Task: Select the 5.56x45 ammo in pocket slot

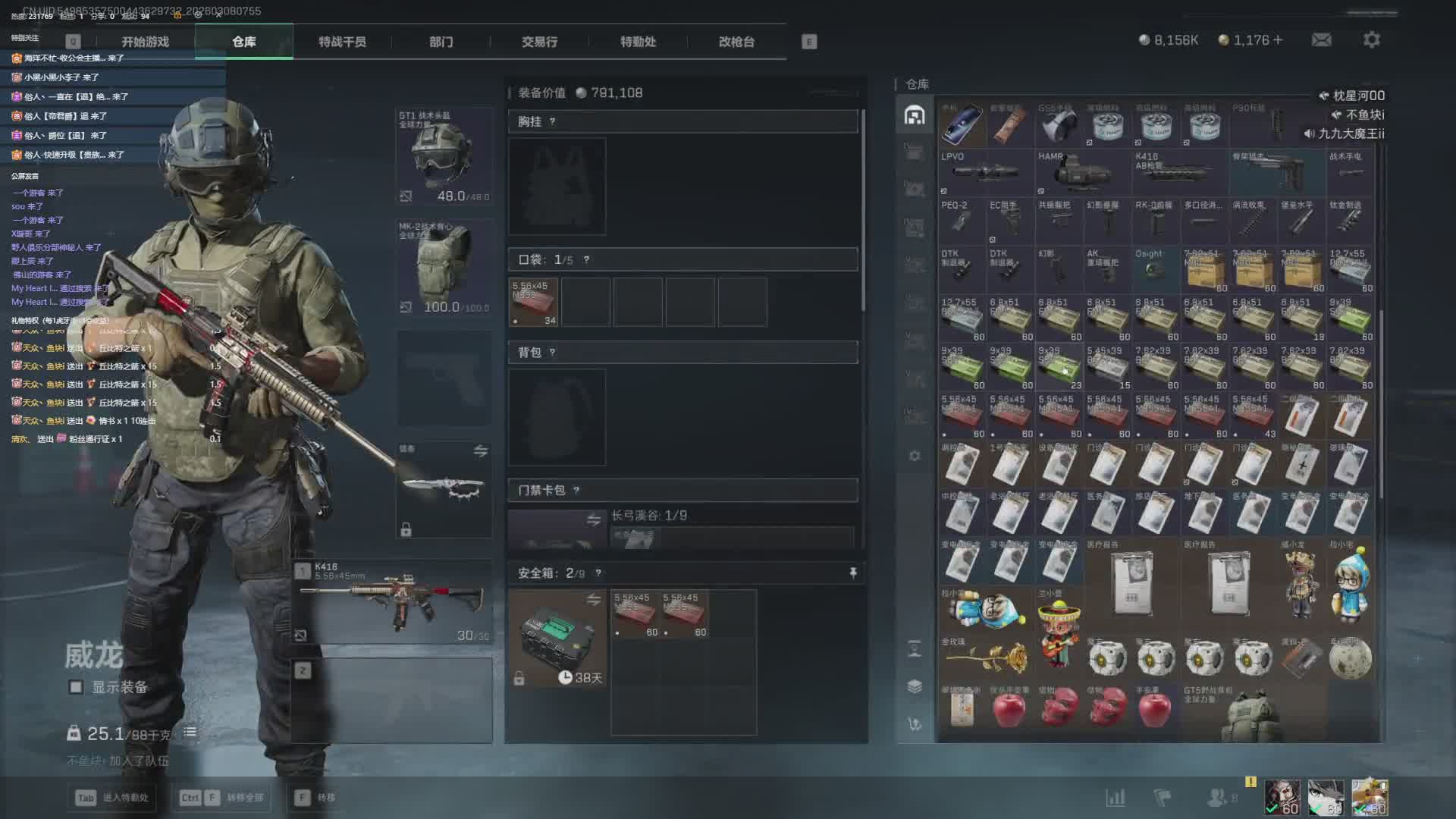Action: click(534, 302)
